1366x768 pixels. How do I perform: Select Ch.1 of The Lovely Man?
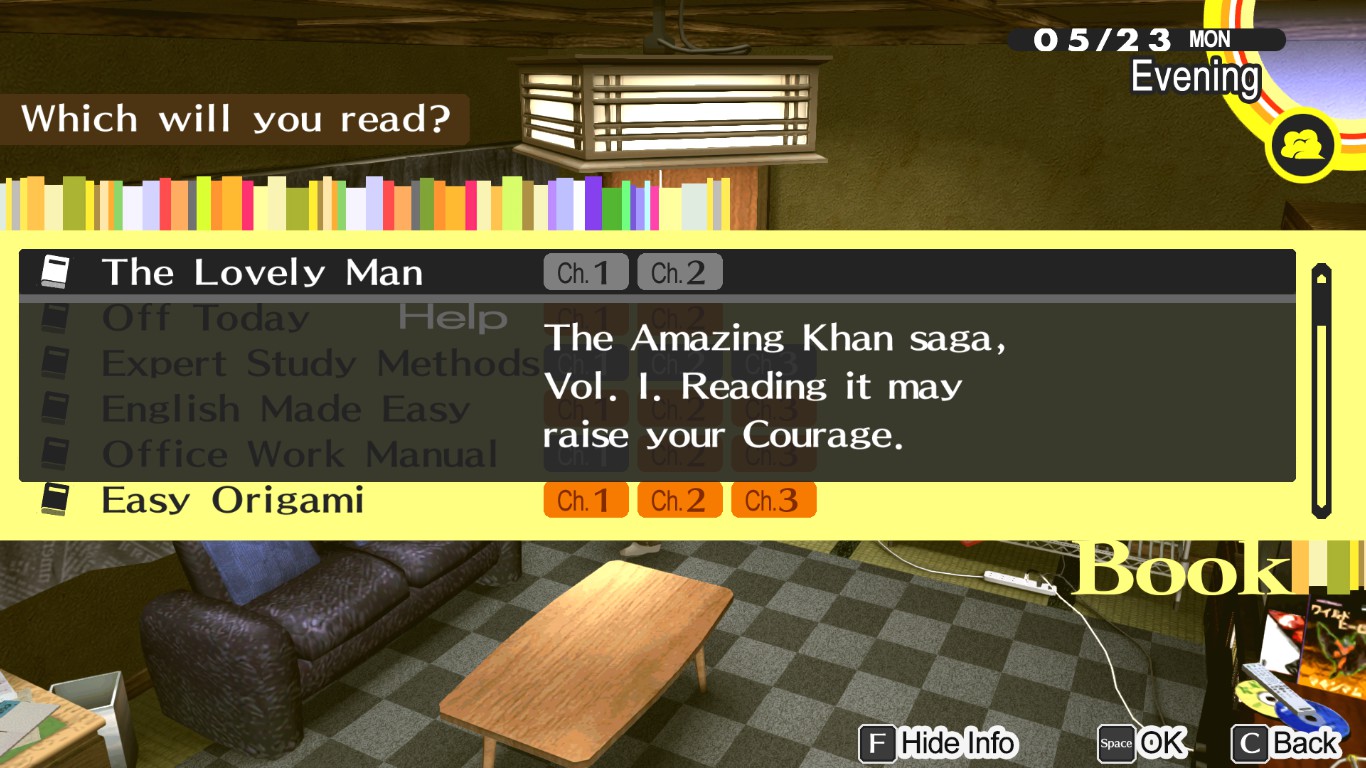click(586, 271)
